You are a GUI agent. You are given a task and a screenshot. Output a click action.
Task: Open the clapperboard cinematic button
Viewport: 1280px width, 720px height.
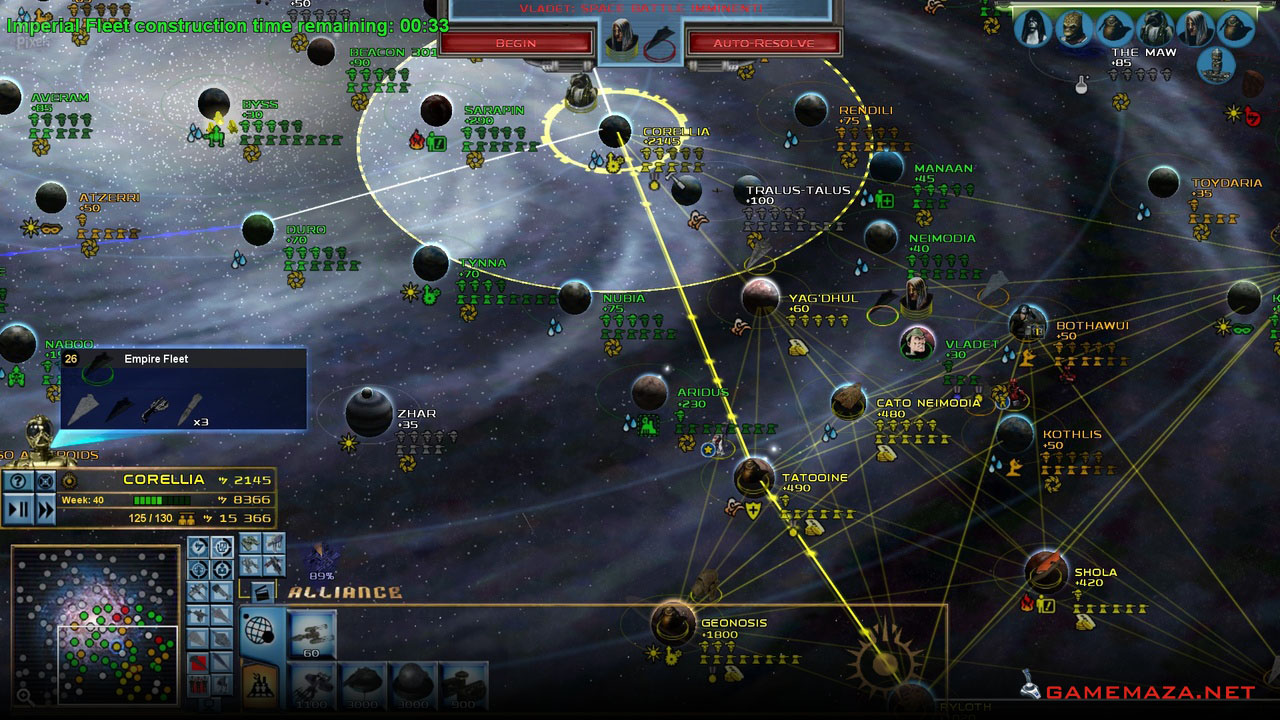click(x=261, y=592)
